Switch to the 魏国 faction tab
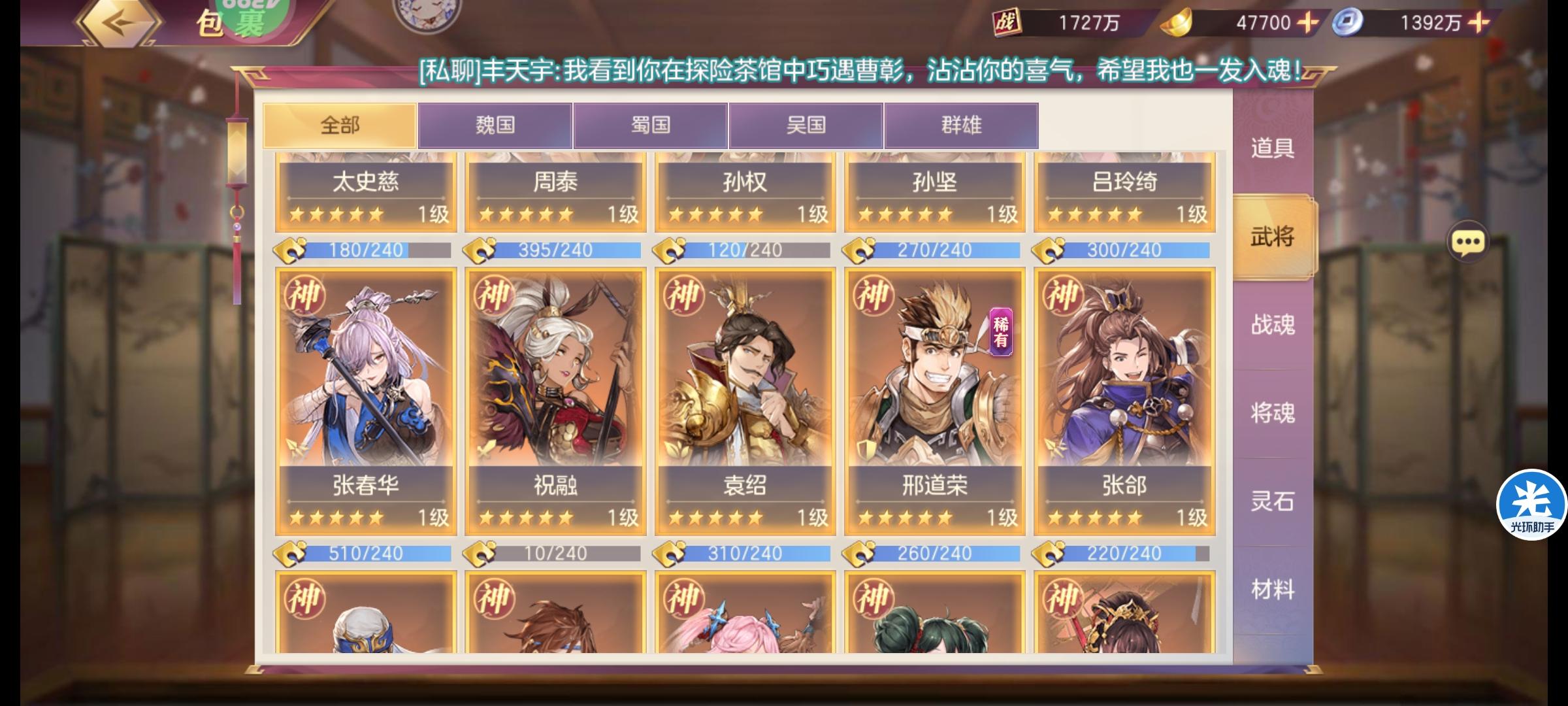Viewport: 1568px width, 706px height. pyautogui.click(x=496, y=125)
